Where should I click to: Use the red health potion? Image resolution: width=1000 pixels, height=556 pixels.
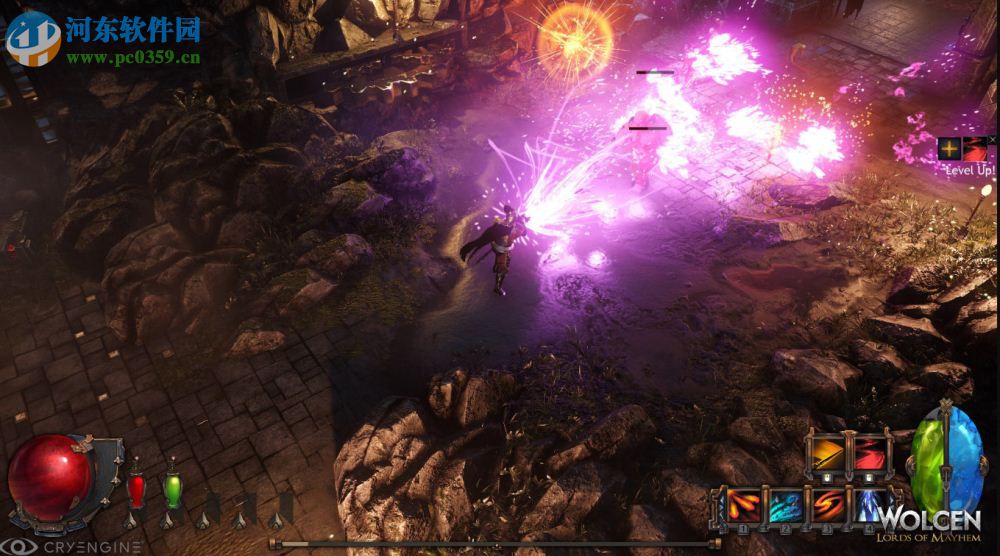tap(136, 491)
